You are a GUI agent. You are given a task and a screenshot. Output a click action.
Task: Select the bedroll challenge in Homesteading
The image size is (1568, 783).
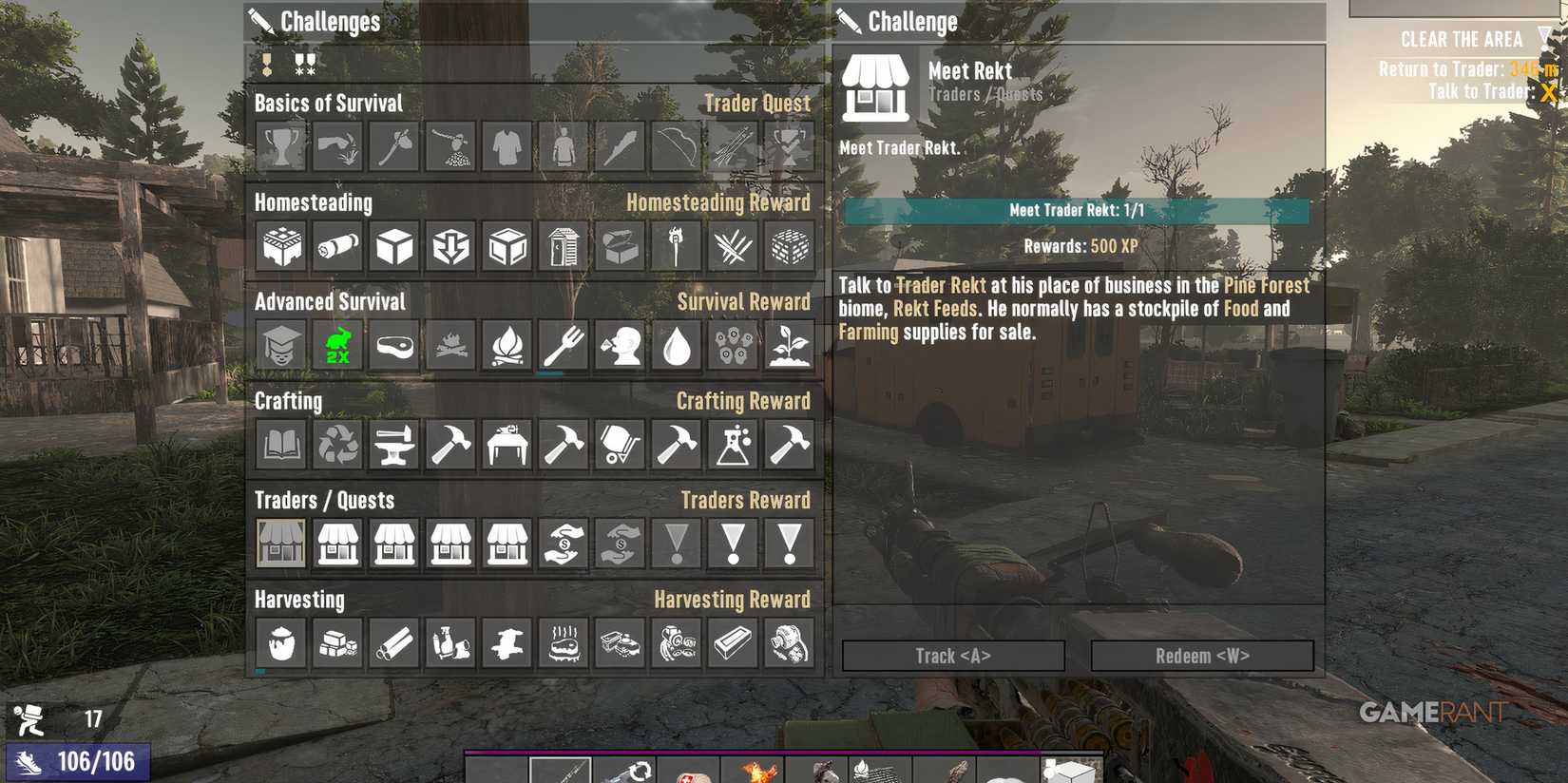point(336,245)
